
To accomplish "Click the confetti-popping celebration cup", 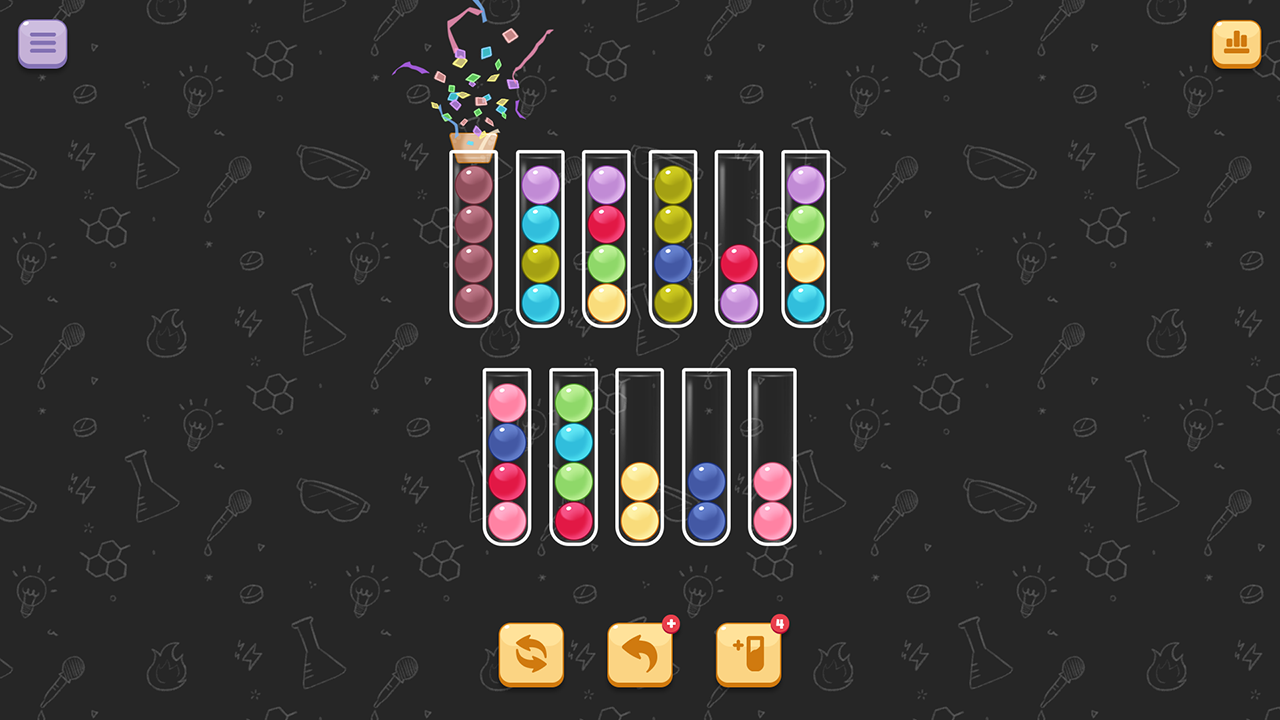I will (x=472, y=140).
